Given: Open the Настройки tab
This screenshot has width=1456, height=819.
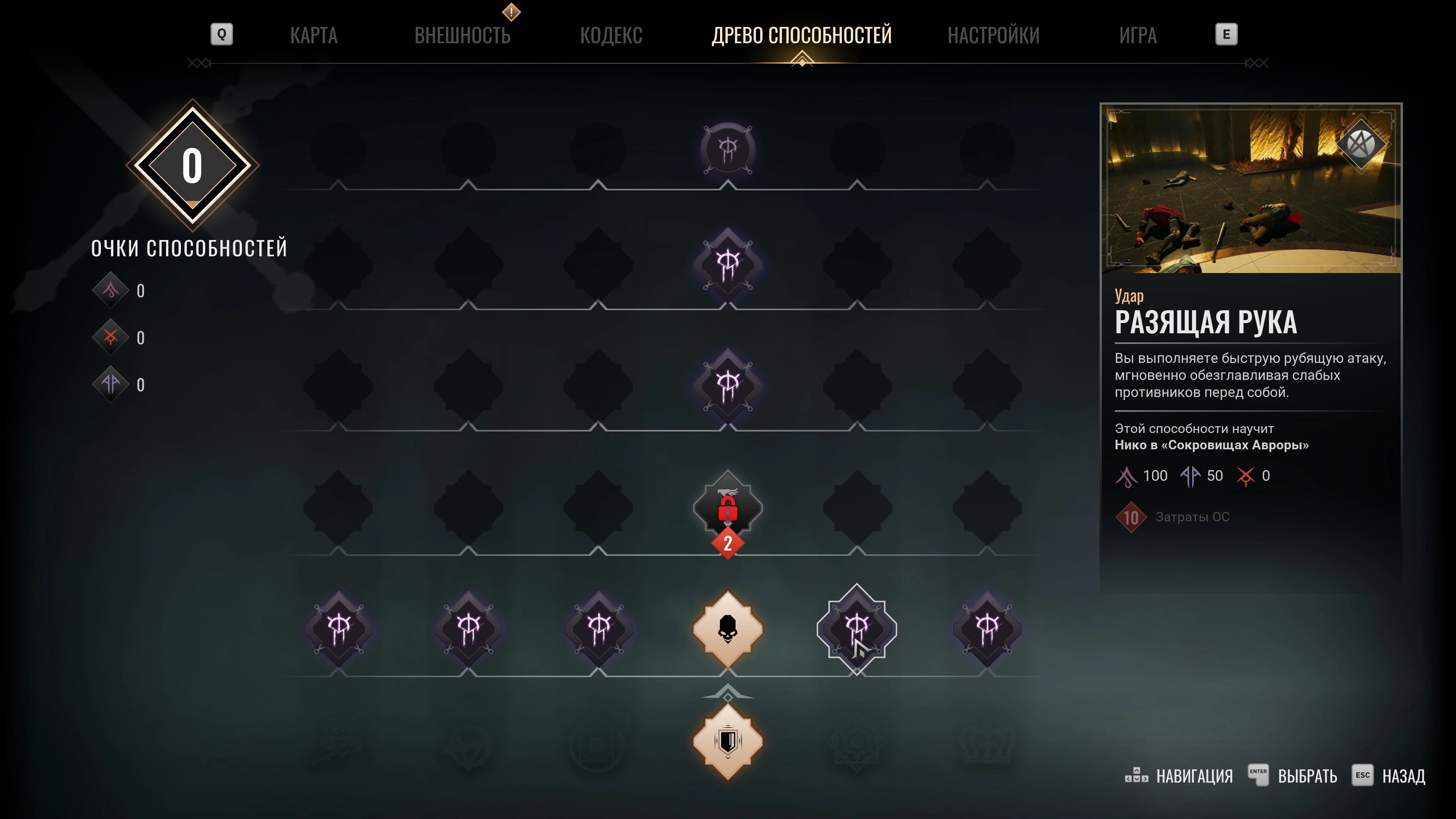Looking at the screenshot, I should 993,36.
